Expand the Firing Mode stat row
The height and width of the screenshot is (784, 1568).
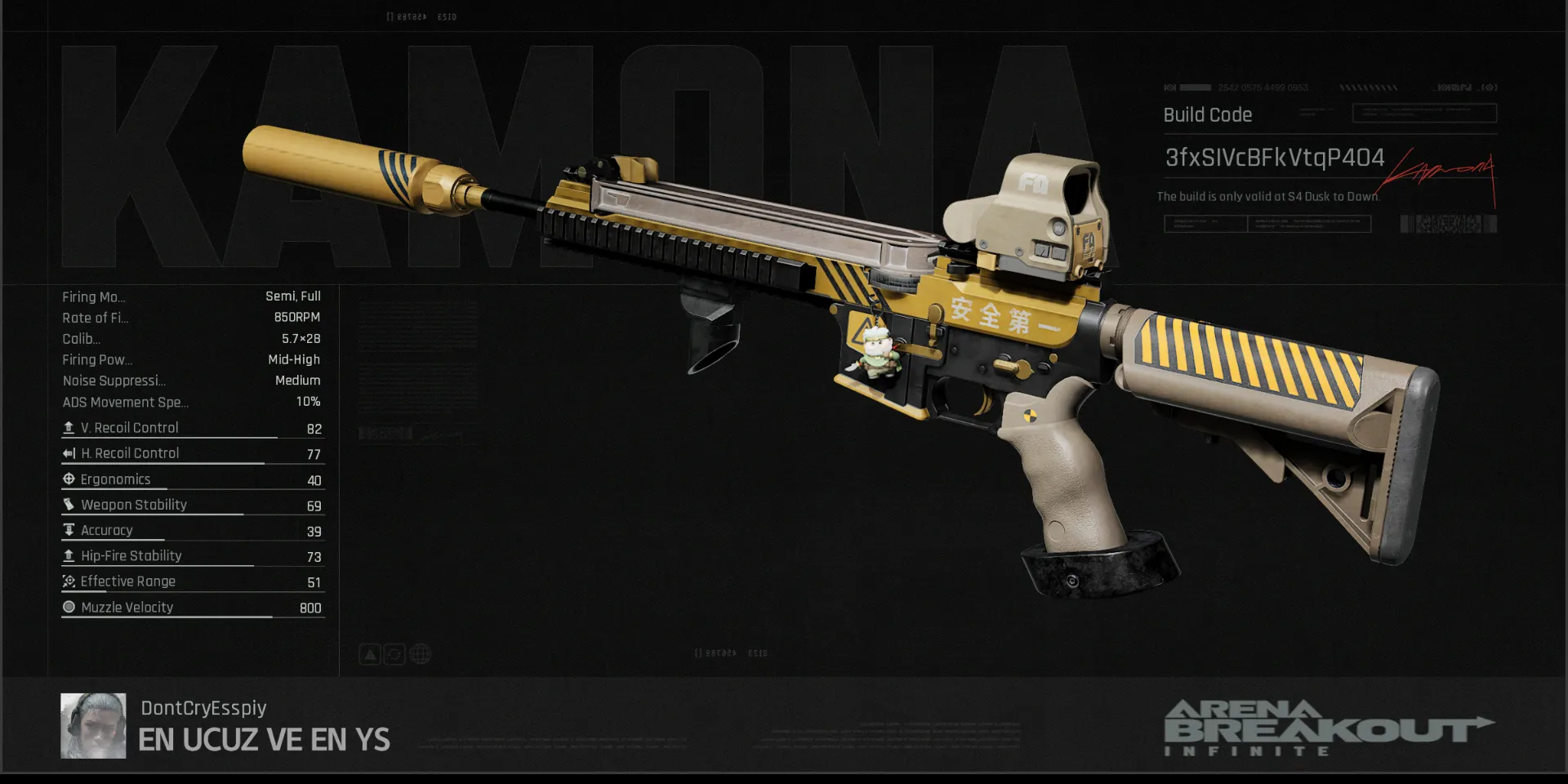(92, 296)
